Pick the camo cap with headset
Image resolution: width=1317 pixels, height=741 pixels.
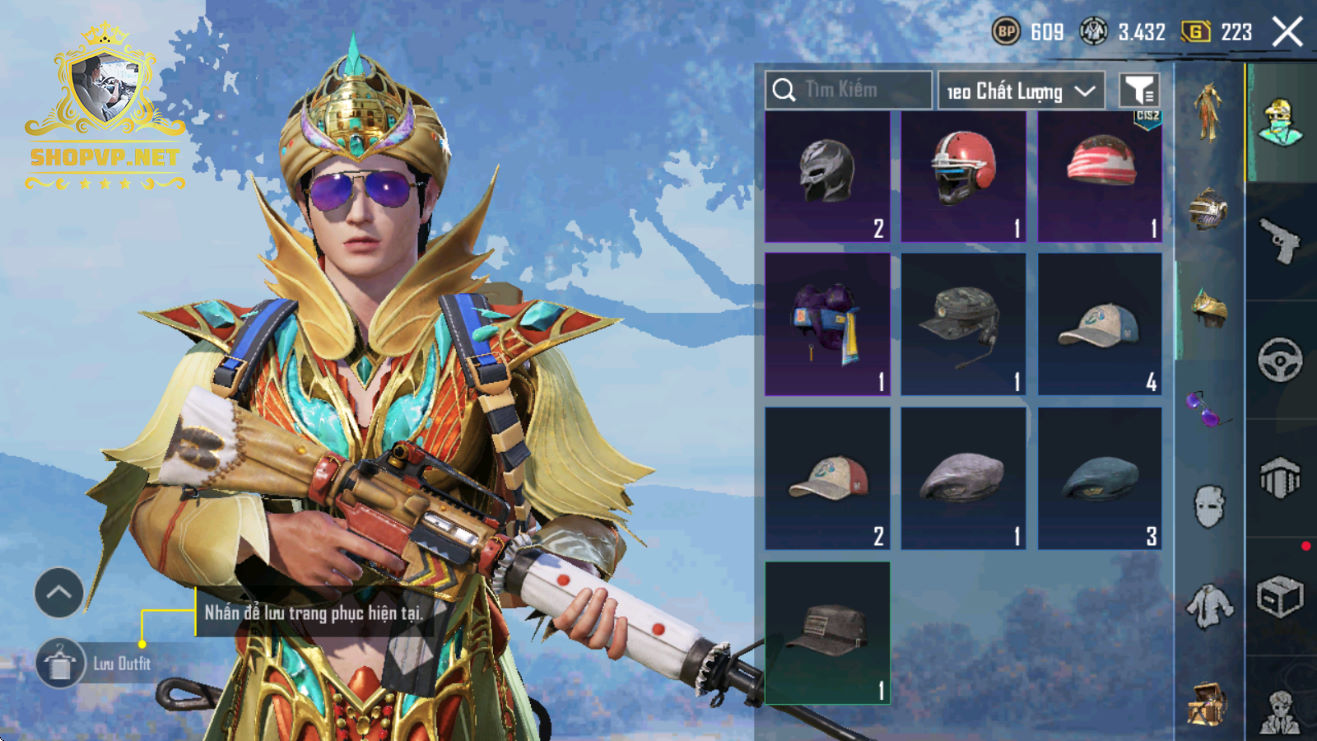(963, 323)
